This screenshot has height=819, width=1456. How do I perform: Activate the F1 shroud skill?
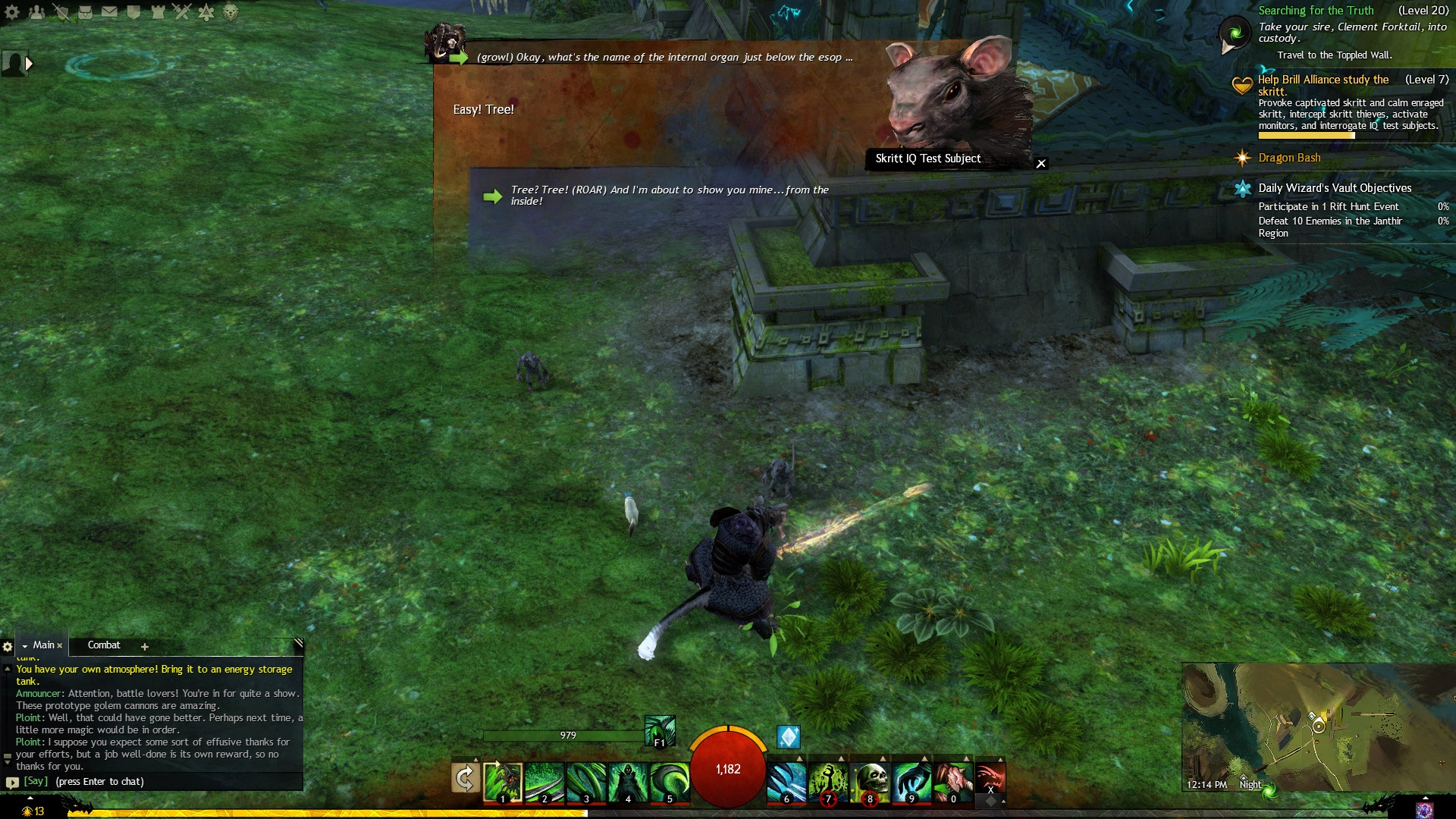[659, 731]
